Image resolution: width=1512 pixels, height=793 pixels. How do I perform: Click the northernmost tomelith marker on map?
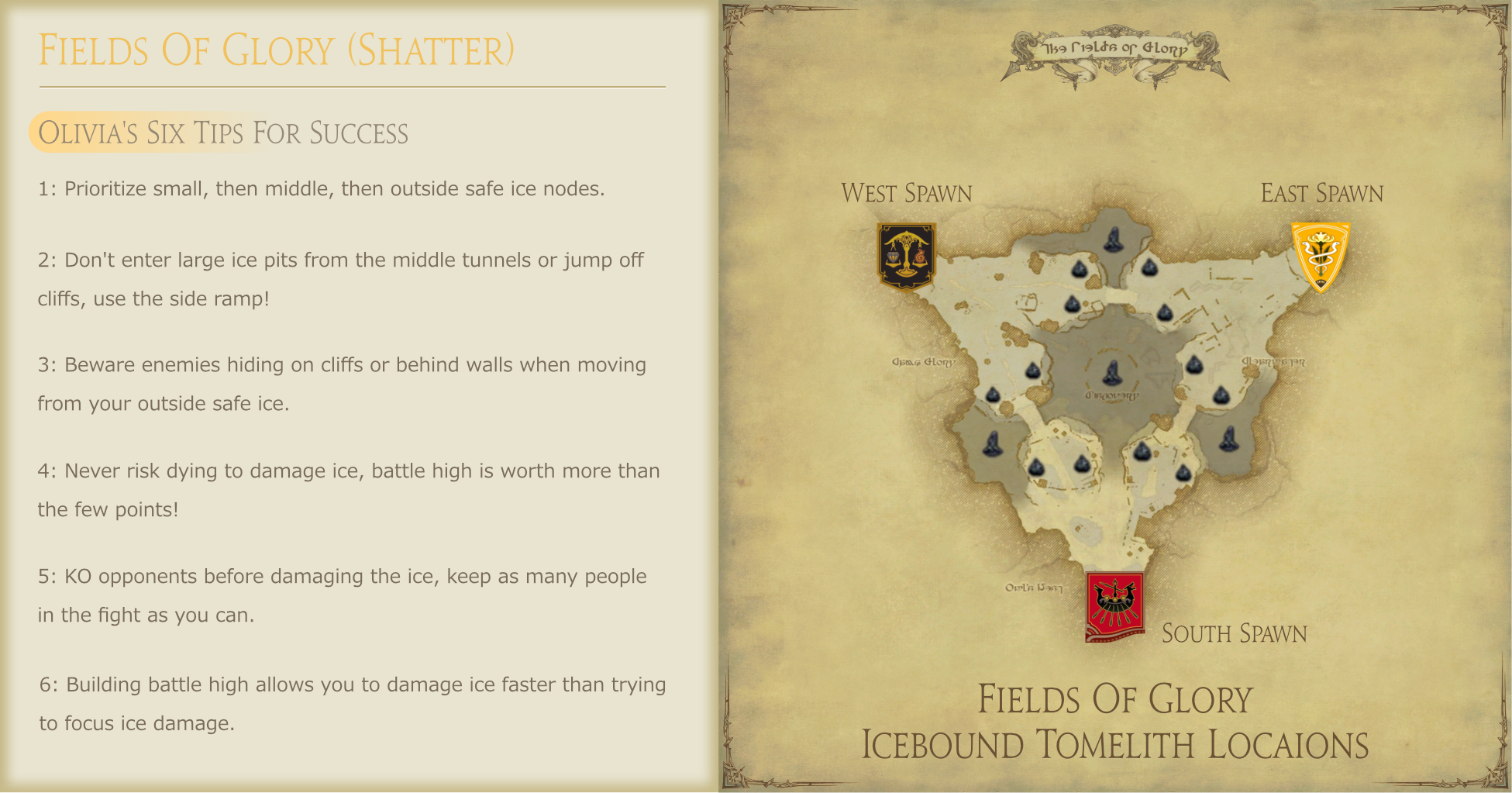(x=1114, y=240)
